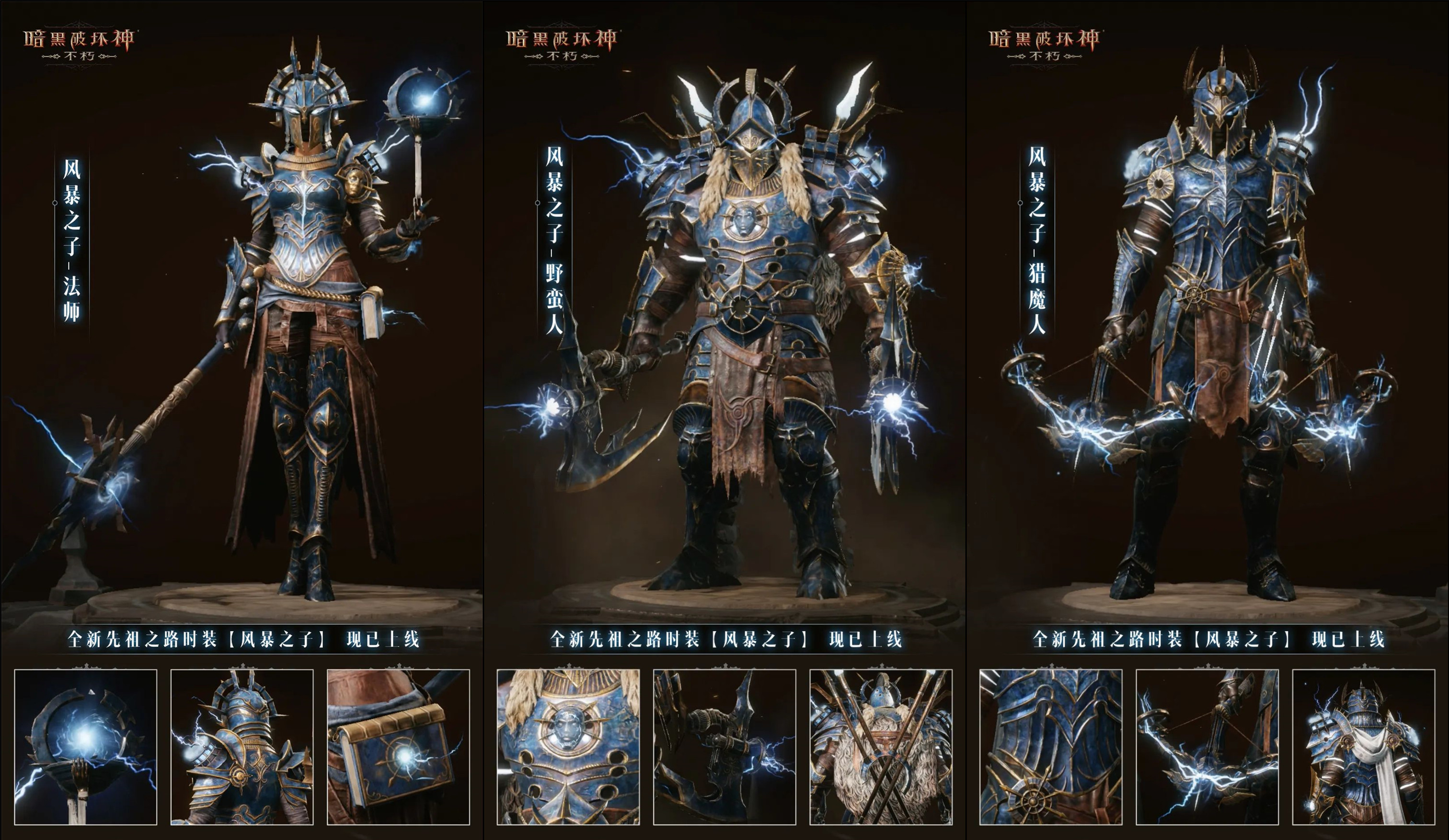Select the barbarian axe detail thumbnail
This screenshot has height=840, width=1449.
724,747
